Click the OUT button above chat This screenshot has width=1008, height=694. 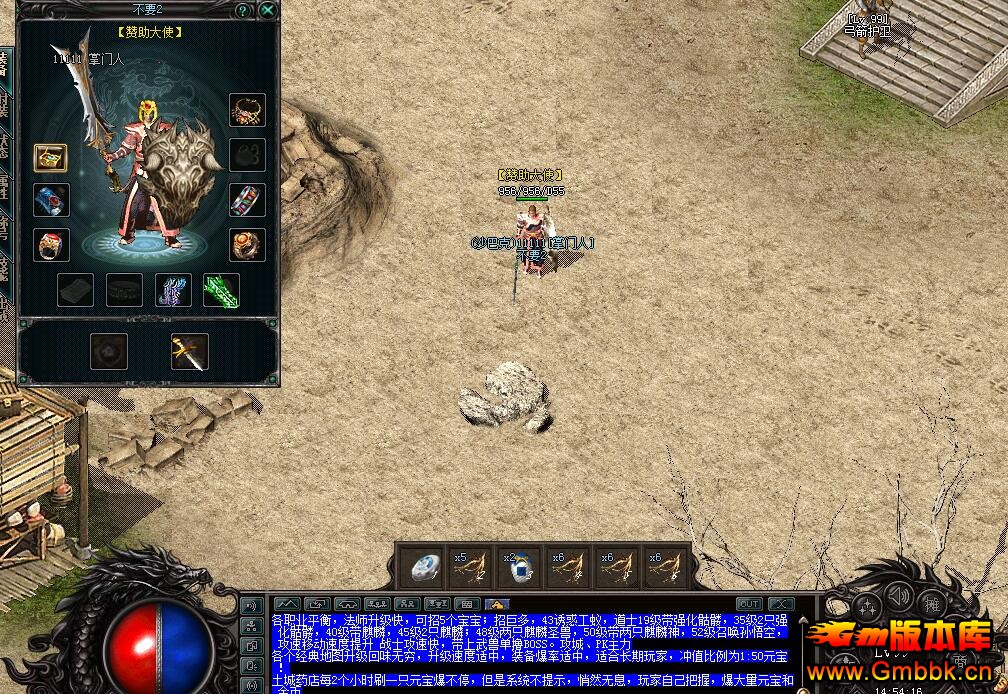[749, 604]
